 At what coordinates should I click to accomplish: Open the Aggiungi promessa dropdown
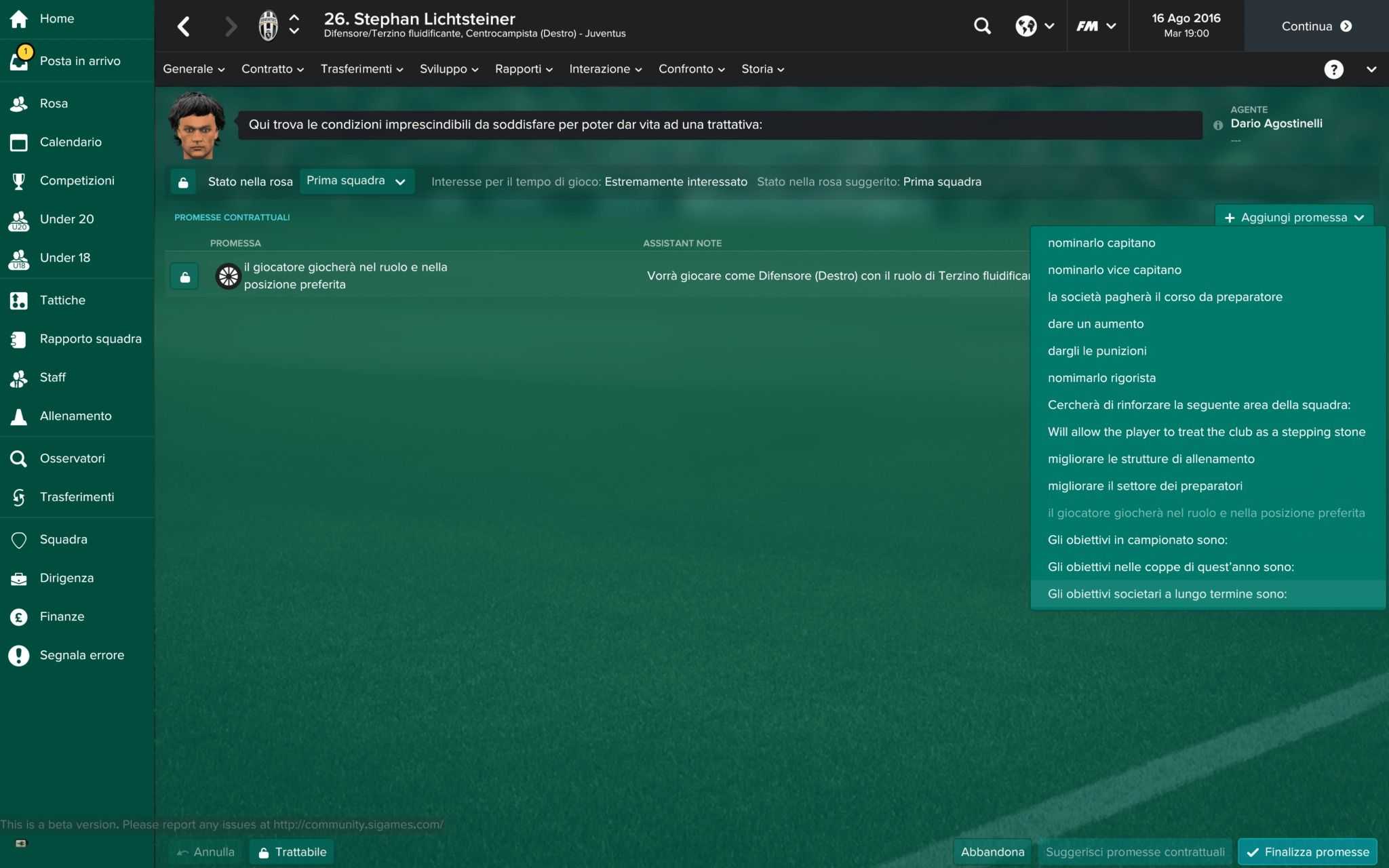point(1294,218)
